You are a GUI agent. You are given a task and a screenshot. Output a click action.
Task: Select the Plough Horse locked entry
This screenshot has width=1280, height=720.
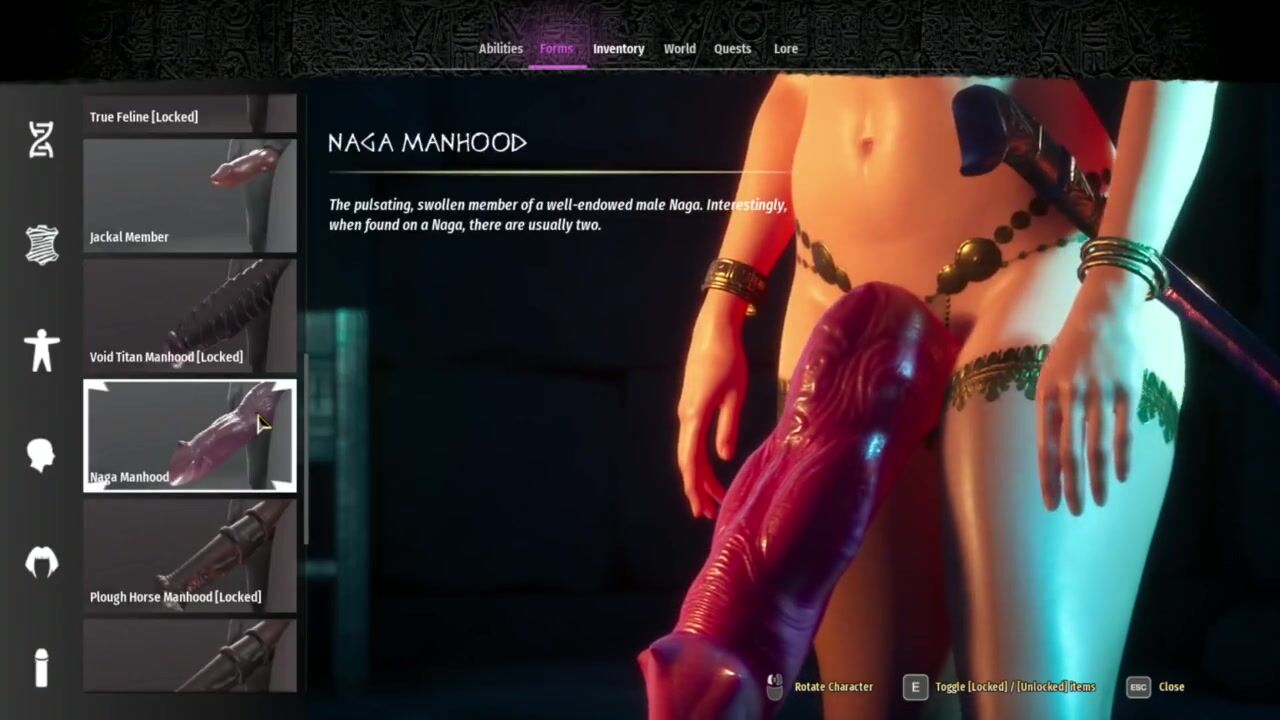pos(190,556)
